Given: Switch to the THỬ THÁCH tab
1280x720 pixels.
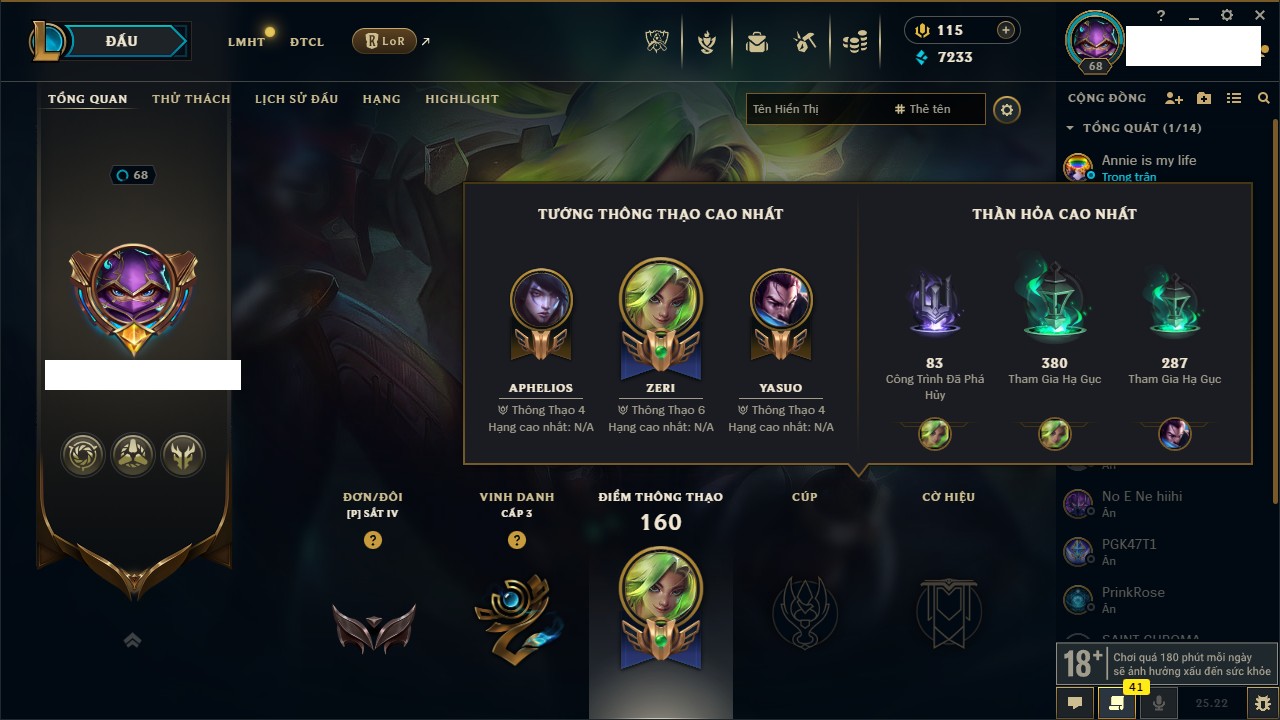Looking at the screenshot, I should coord(191,99).
